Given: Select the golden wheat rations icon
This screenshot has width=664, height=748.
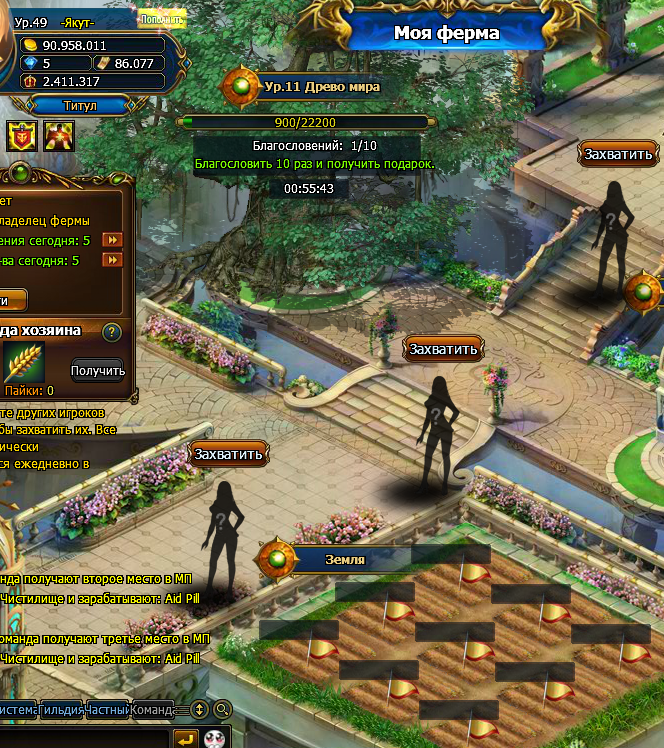Looking at the screenshot, I should (x=23, y=362).
